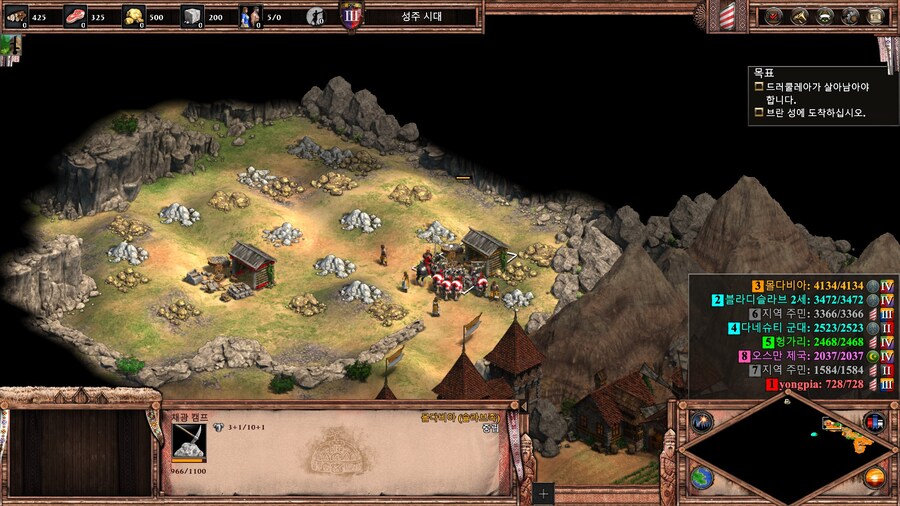900x506 pixels.
Task: Switch minimap terrain mode globe button
Action: (700, 477)
